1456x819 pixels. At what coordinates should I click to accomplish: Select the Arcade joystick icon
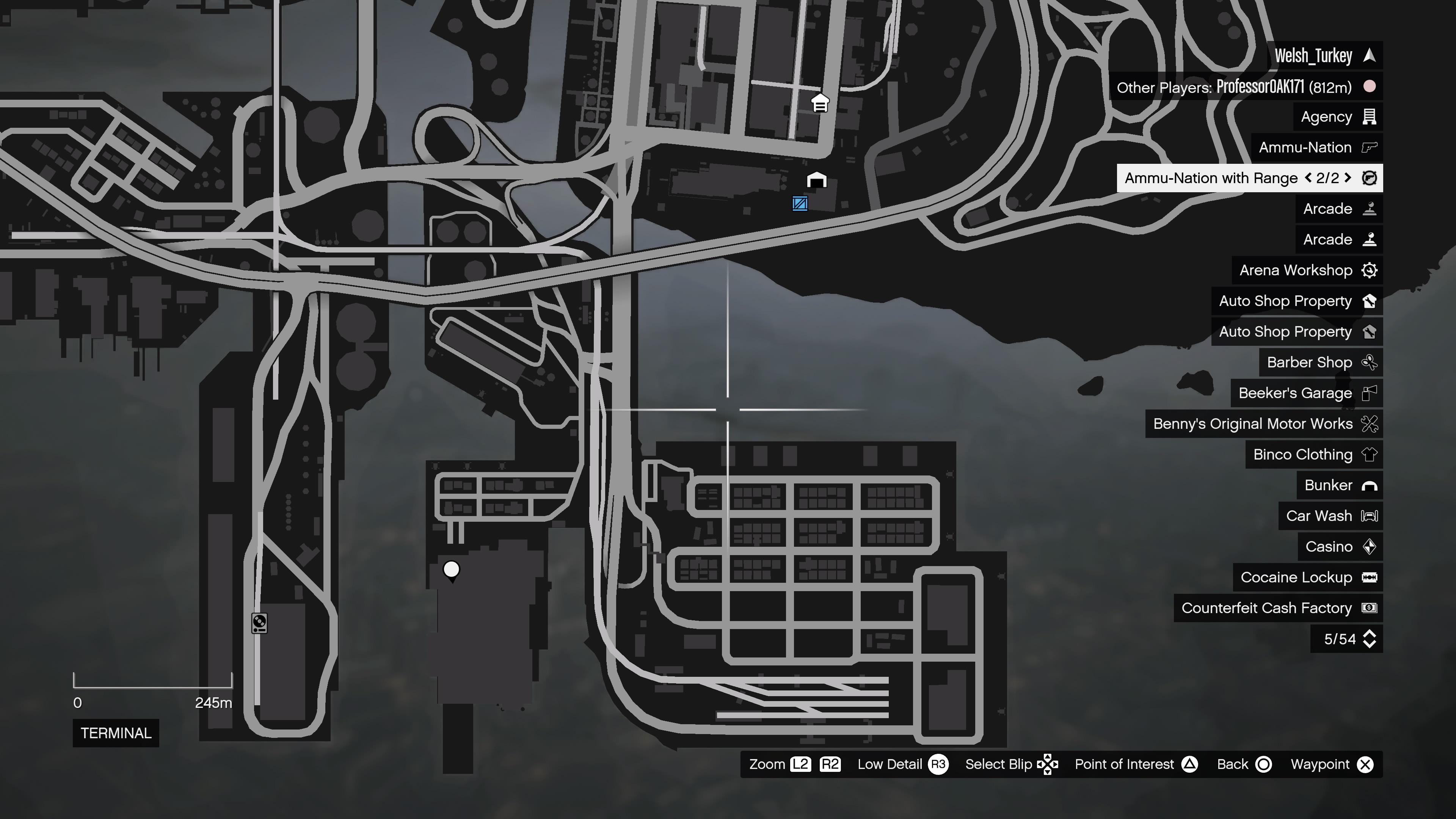click(x=1370, y=209)
